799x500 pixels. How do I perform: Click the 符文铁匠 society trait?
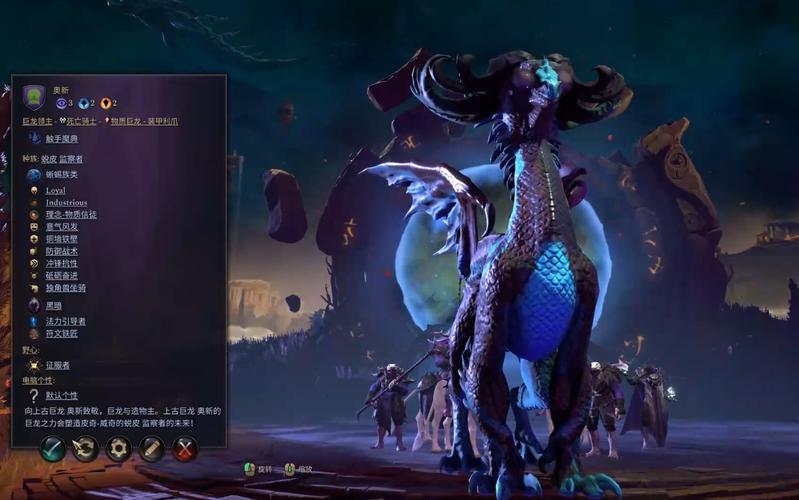pos(62,333)
